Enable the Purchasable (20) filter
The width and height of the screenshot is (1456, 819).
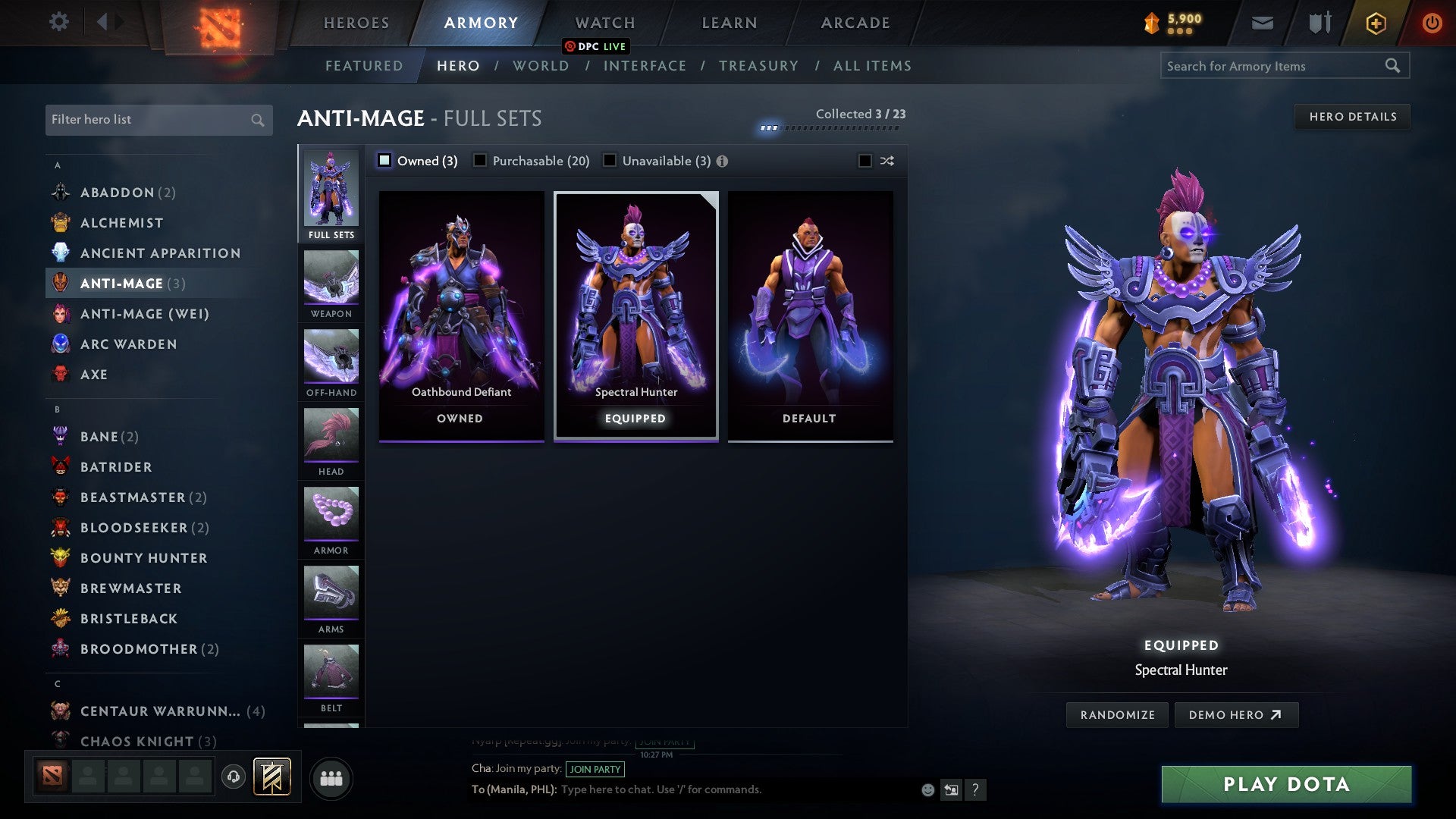pos(480,161)
